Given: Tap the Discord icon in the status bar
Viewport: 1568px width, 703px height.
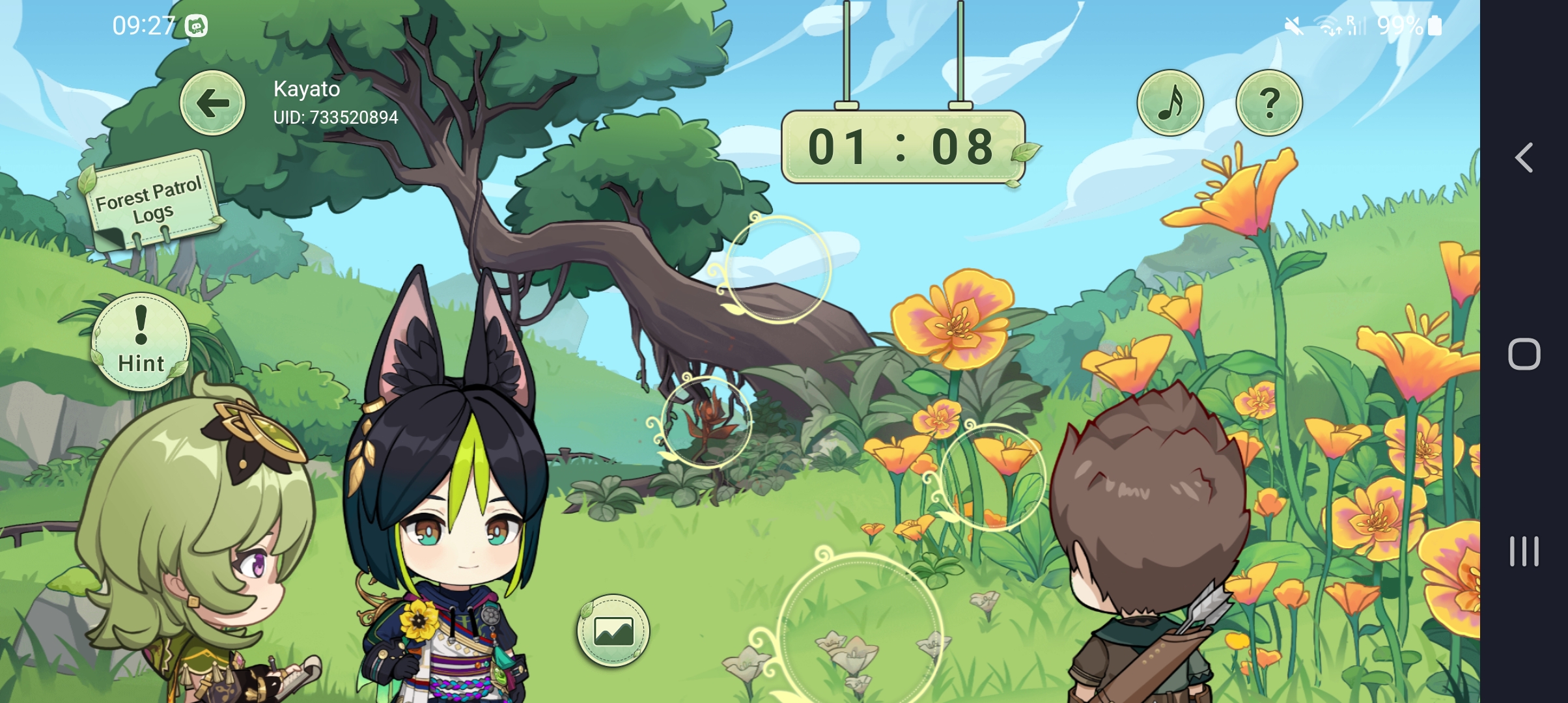Looking at the screenshot, I should point(197,25).
